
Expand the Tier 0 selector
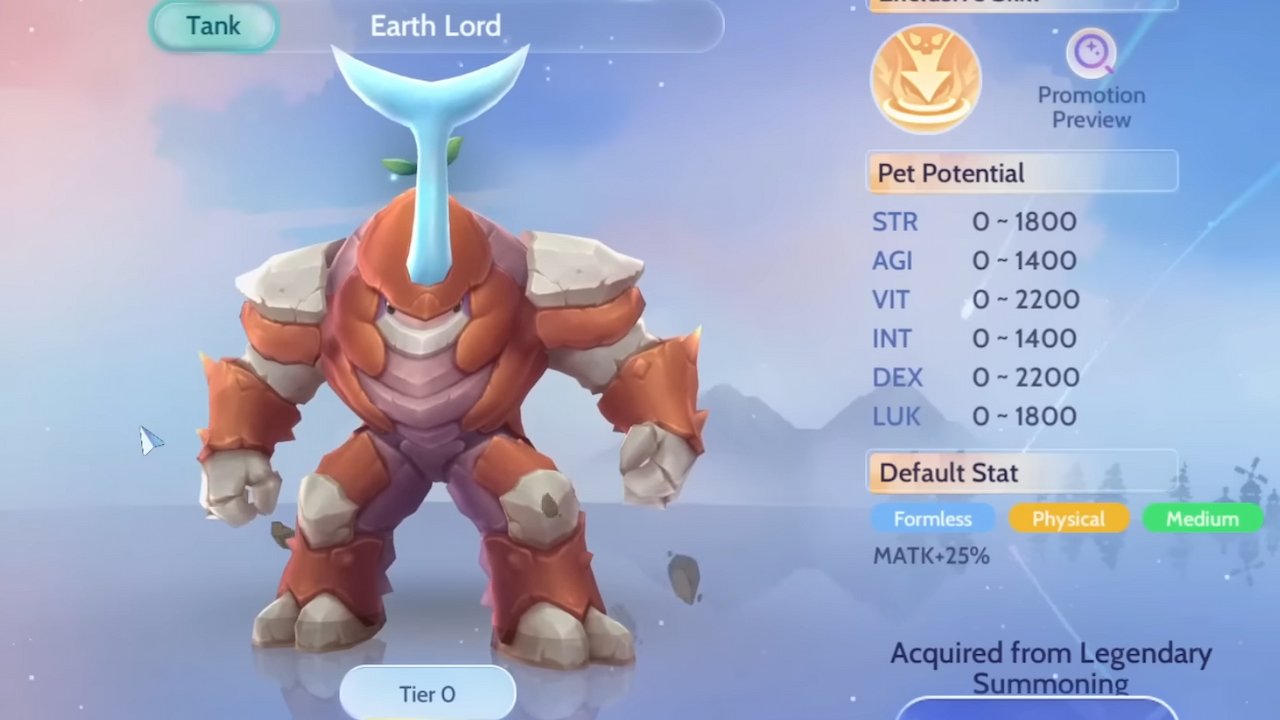pyautogui.click(x=427, y=693)
